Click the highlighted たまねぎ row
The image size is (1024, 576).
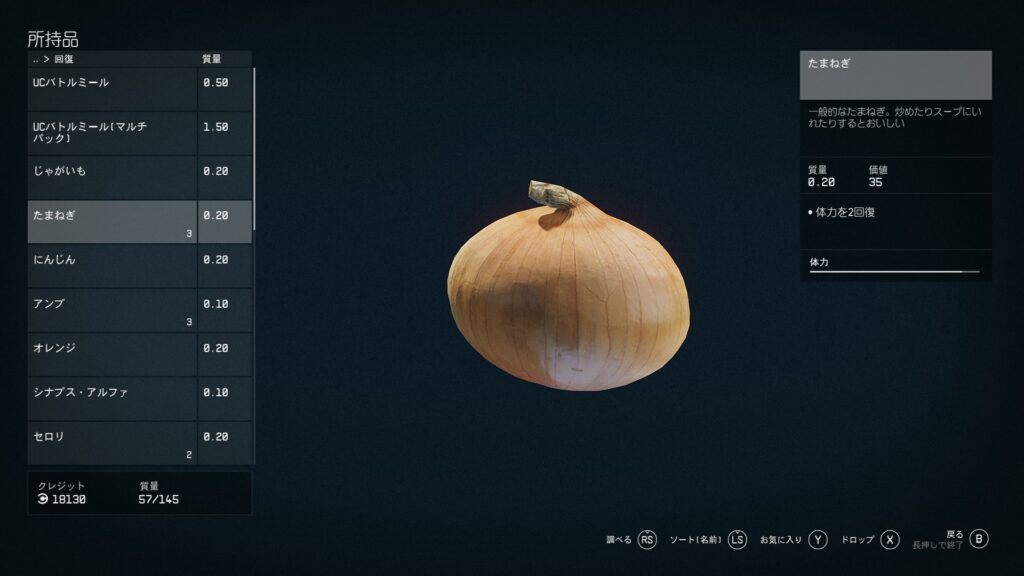tap(112, 221)
